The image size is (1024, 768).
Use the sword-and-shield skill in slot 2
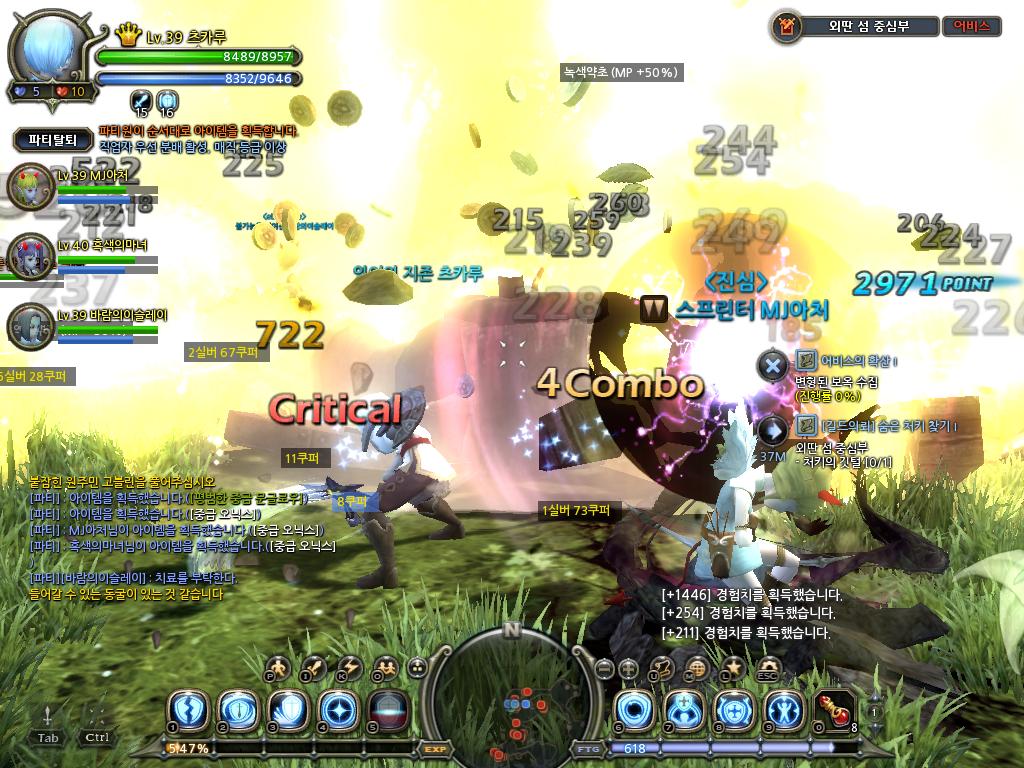[239, 711]
